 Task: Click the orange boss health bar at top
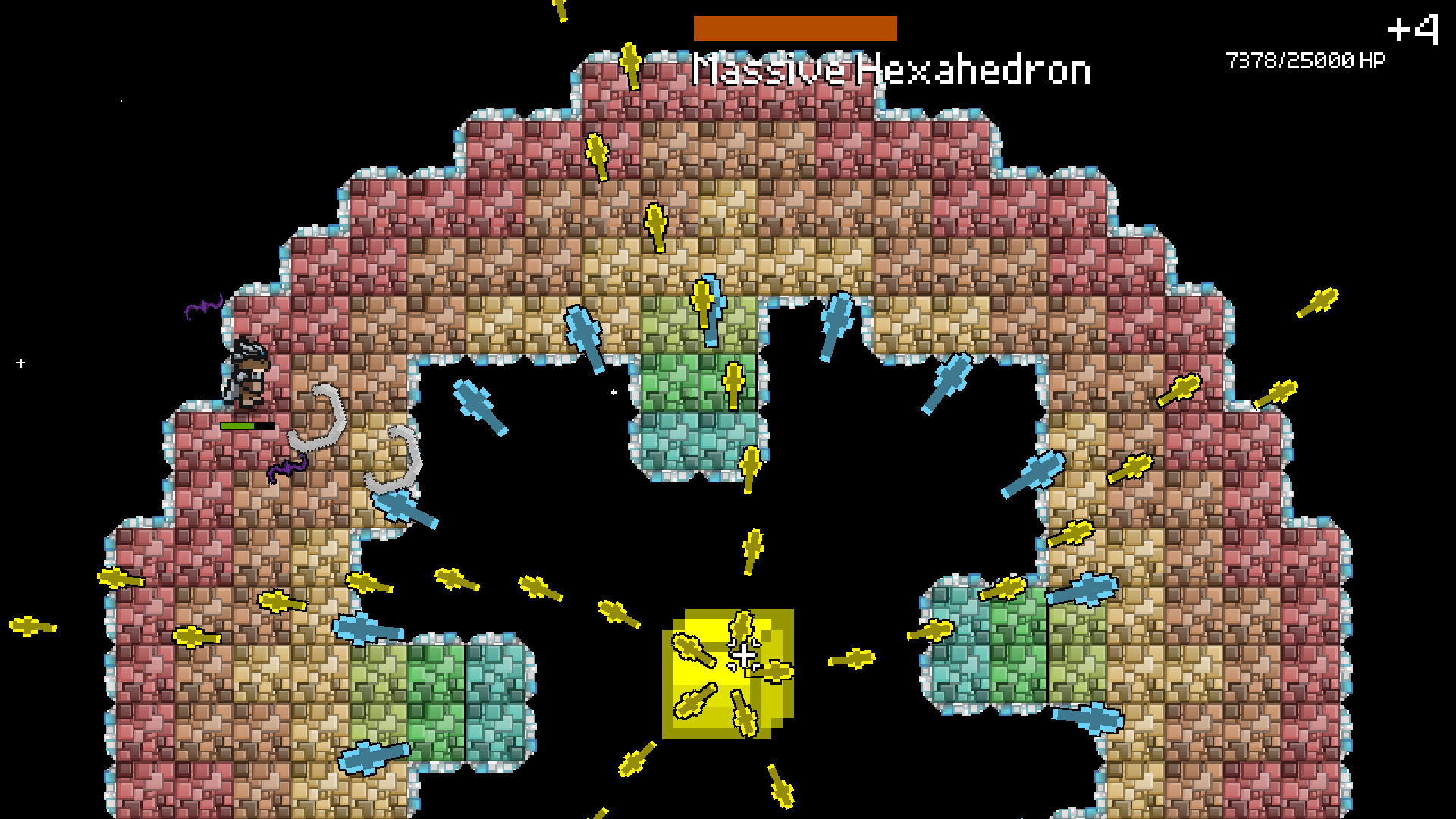coord(794,27)
